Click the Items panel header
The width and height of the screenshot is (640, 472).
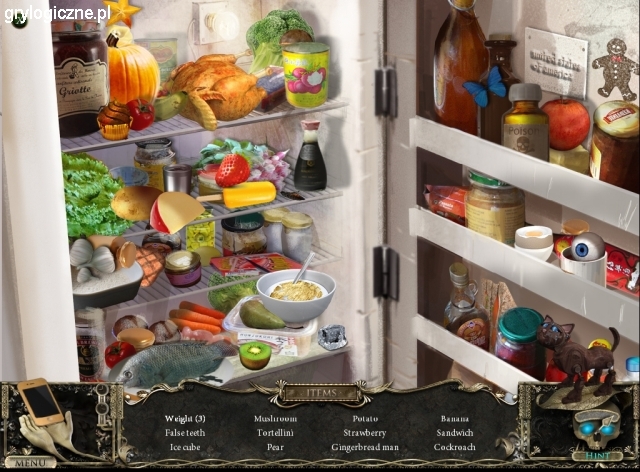pyautogui.click(x=320, y=393)
